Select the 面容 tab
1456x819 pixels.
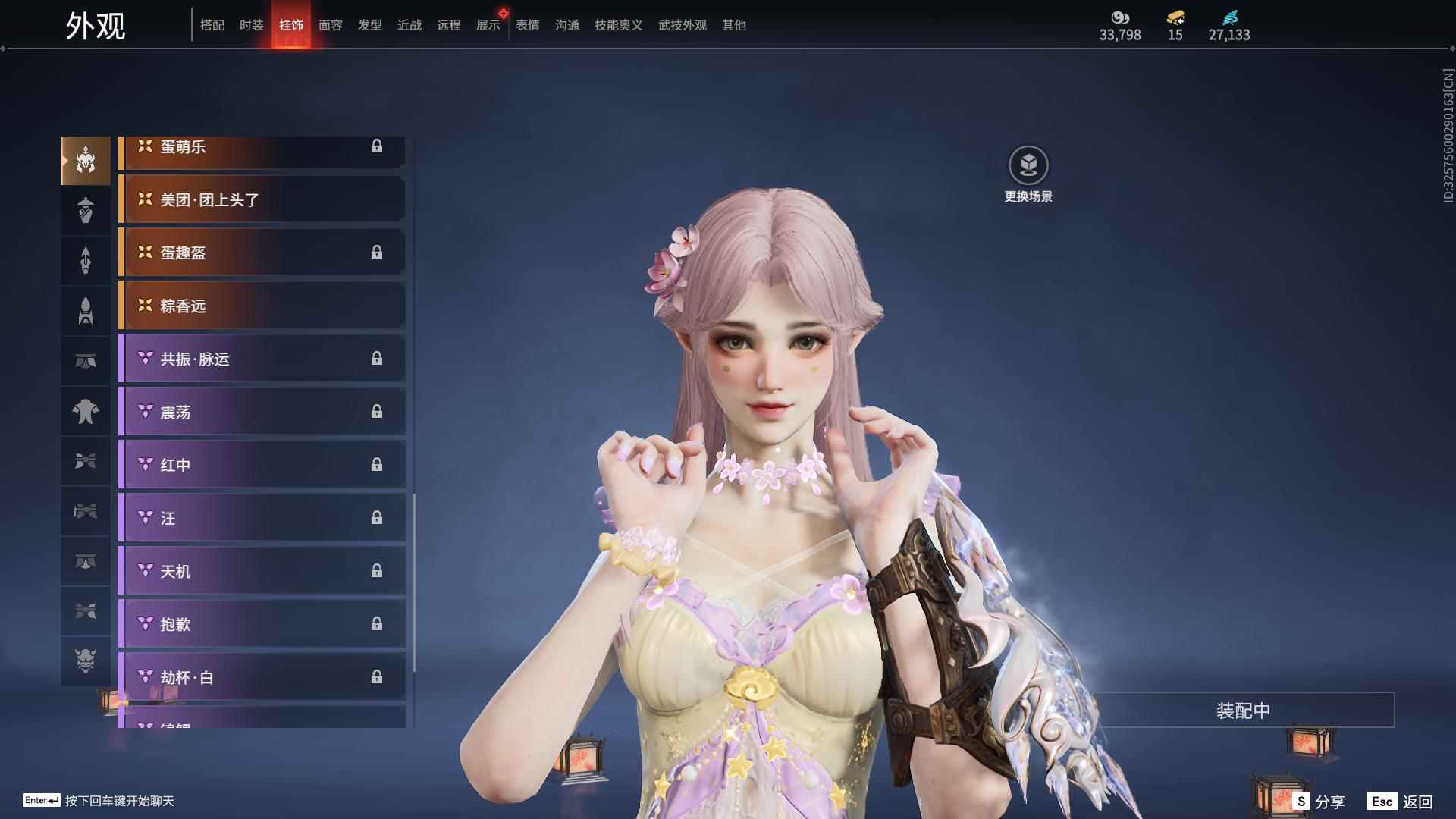click(x=330, y=25)
